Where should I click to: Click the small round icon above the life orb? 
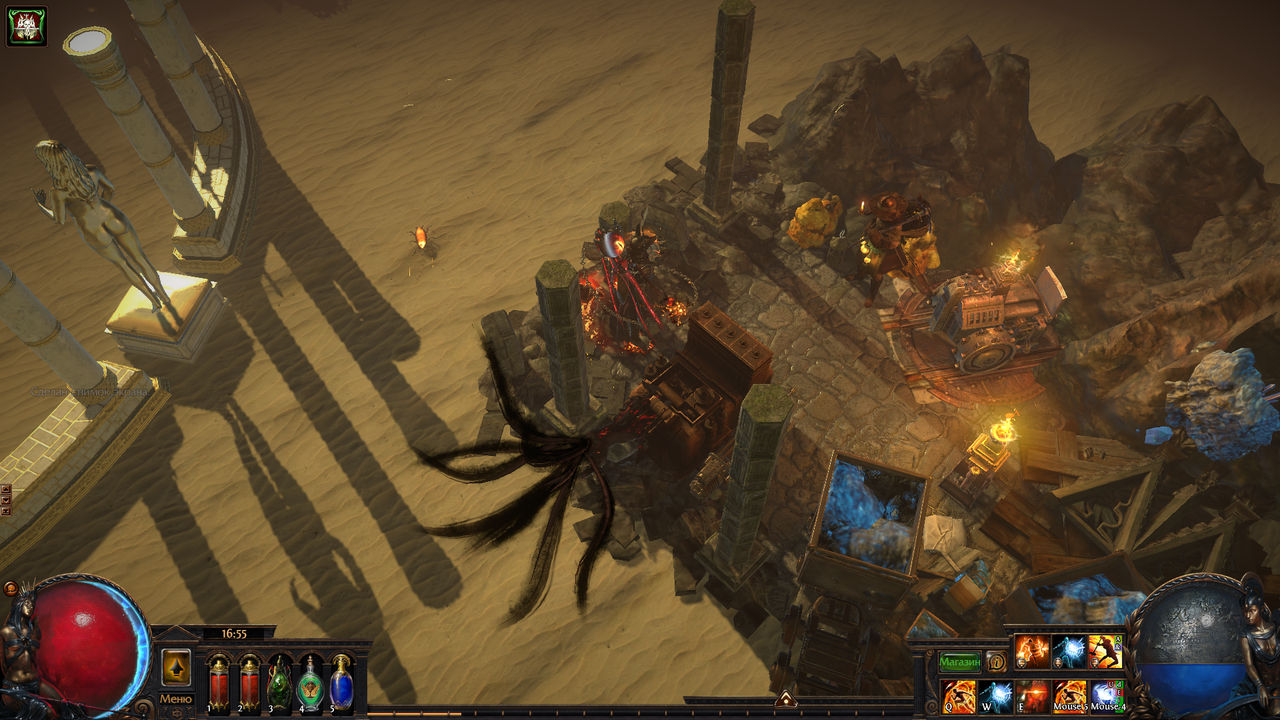(x=10, y=589)
